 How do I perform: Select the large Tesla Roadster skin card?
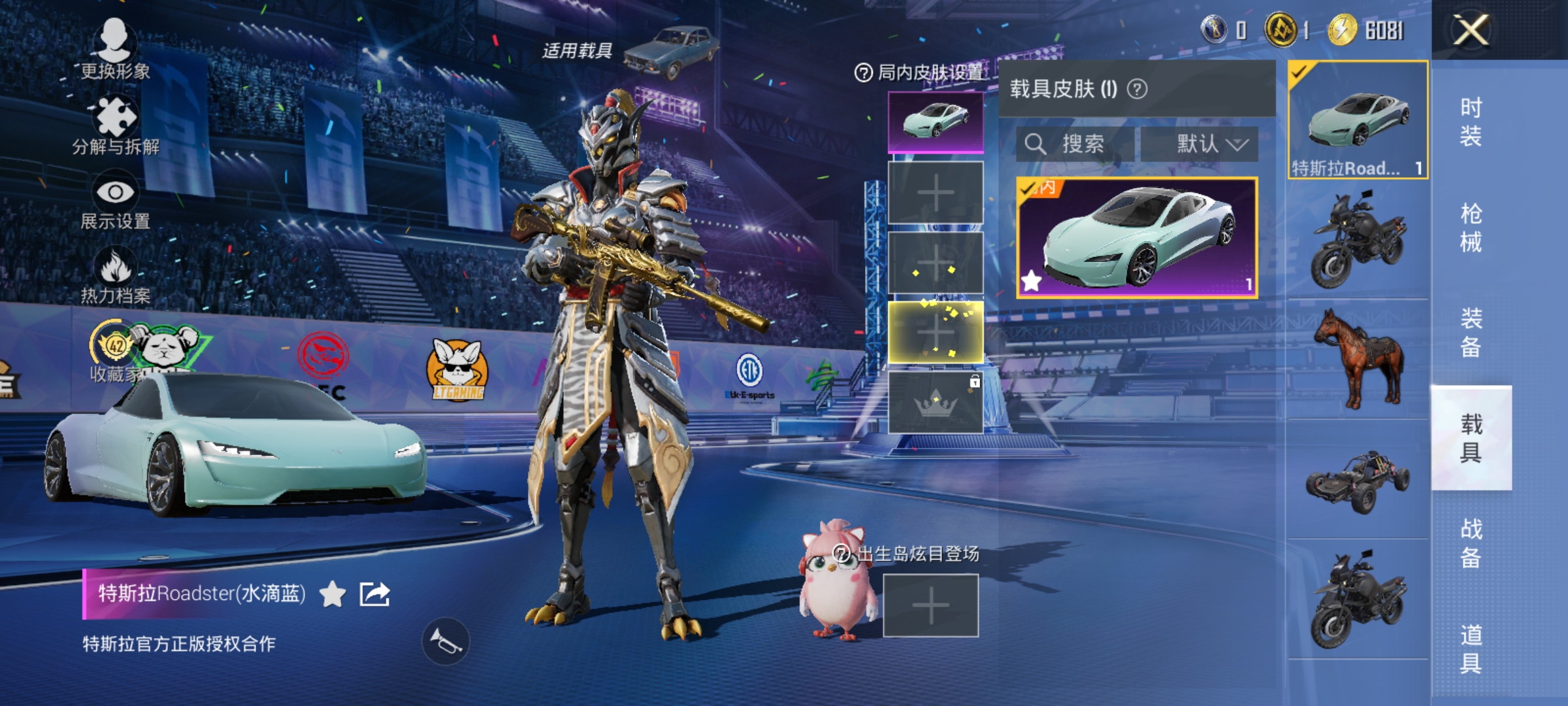click(1137, 238)
